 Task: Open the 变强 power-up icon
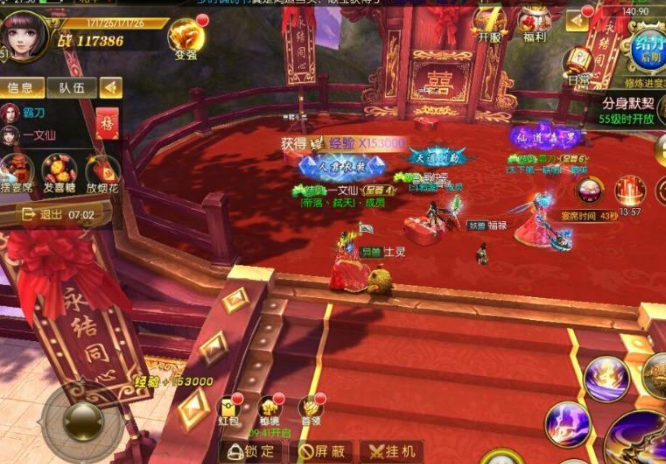coord(186,36)
